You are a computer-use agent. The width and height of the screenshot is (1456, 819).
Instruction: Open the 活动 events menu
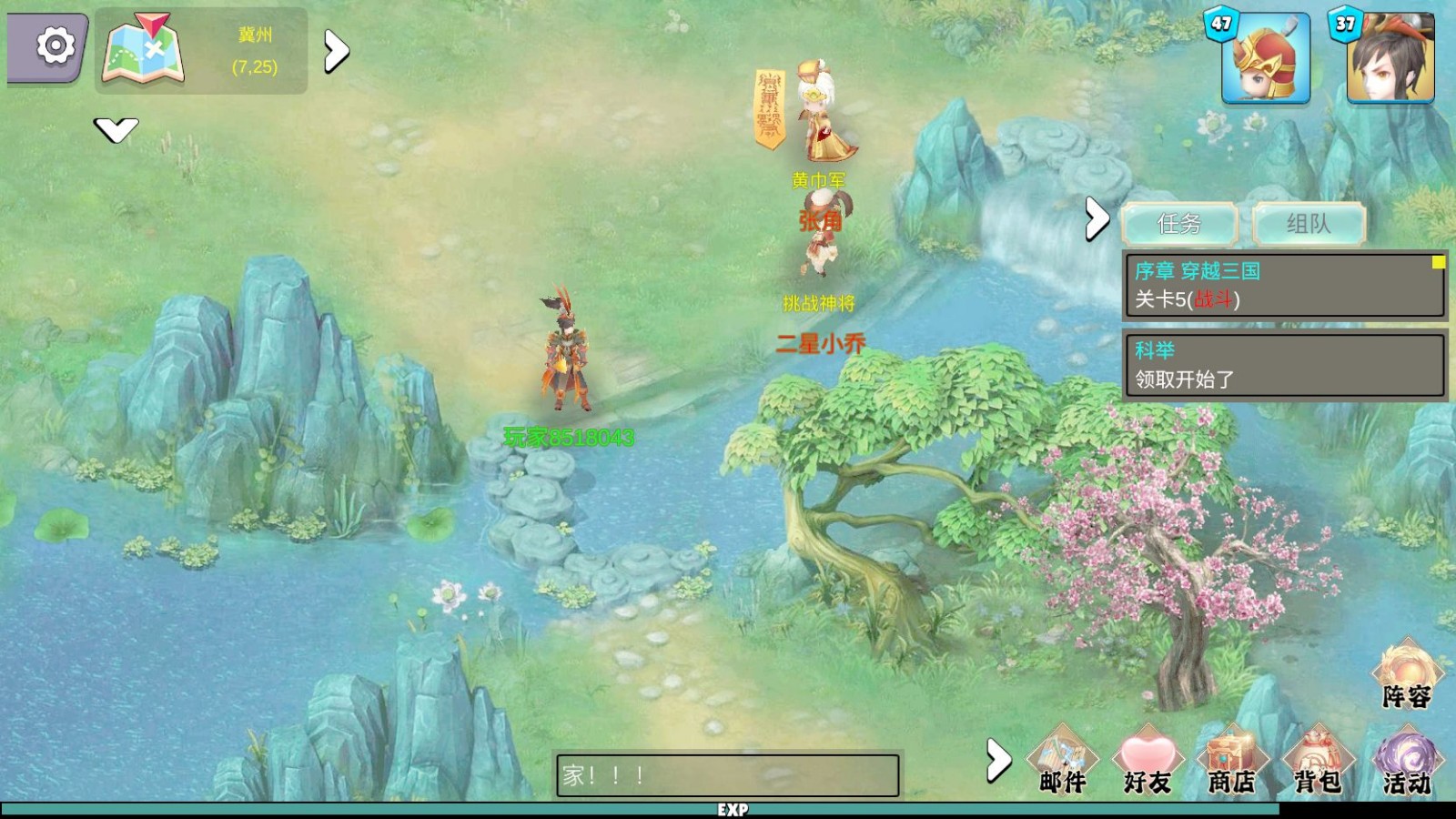[x=1407, y=761]
